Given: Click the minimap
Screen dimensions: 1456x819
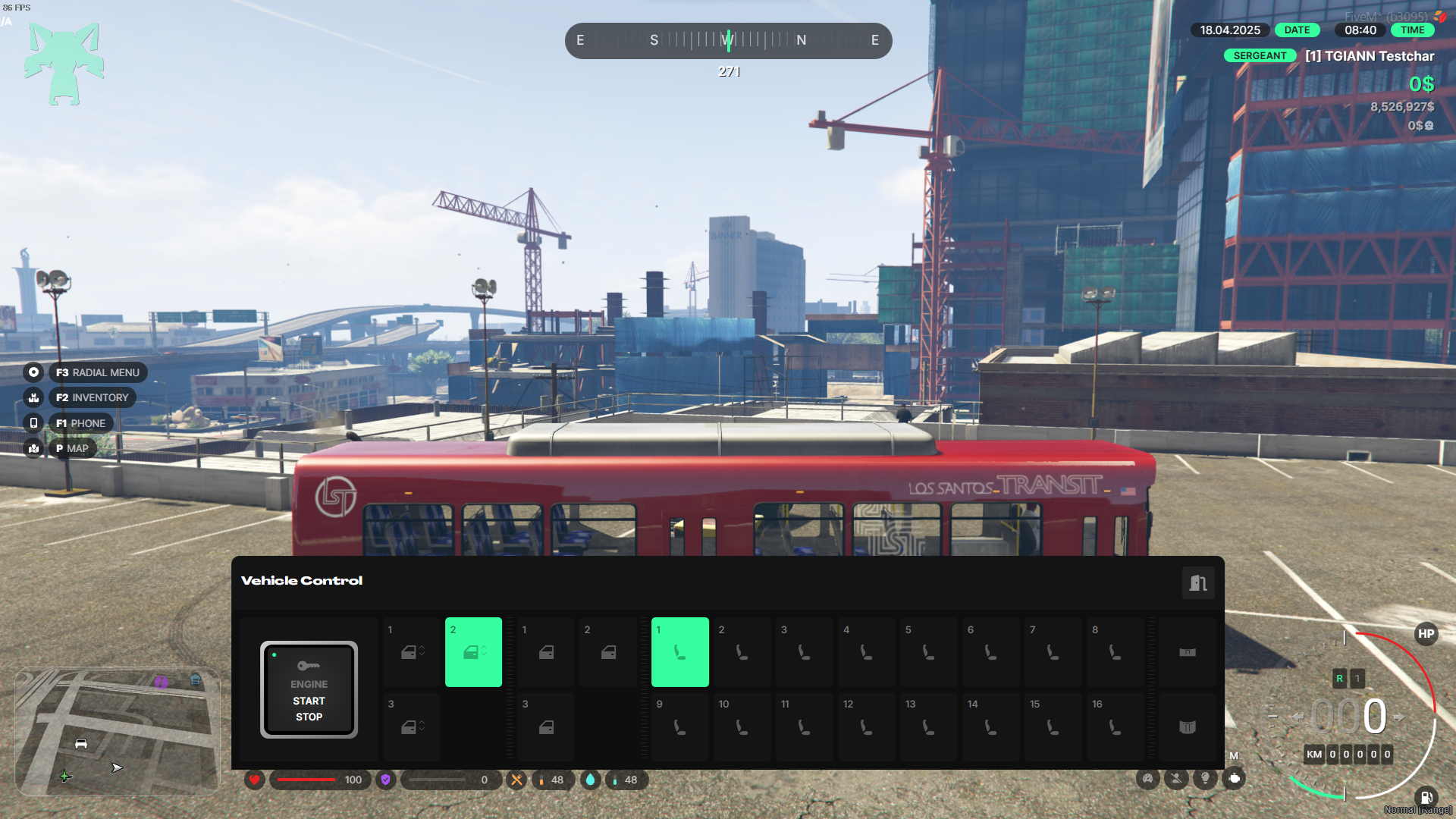Looking at the screenshot, I should 118,731.
